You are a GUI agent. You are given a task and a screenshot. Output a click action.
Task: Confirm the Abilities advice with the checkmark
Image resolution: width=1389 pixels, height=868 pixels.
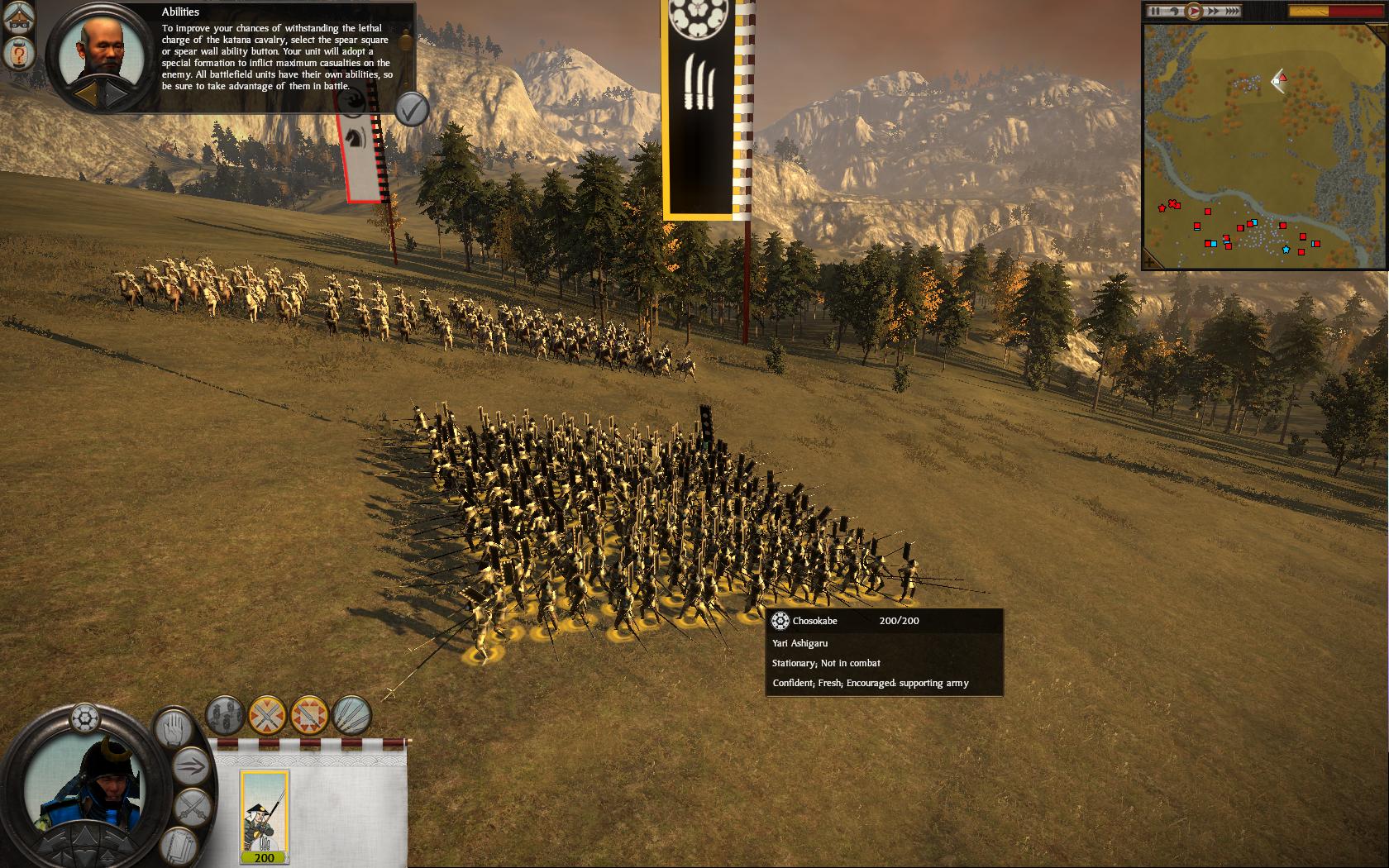point(411,108)
